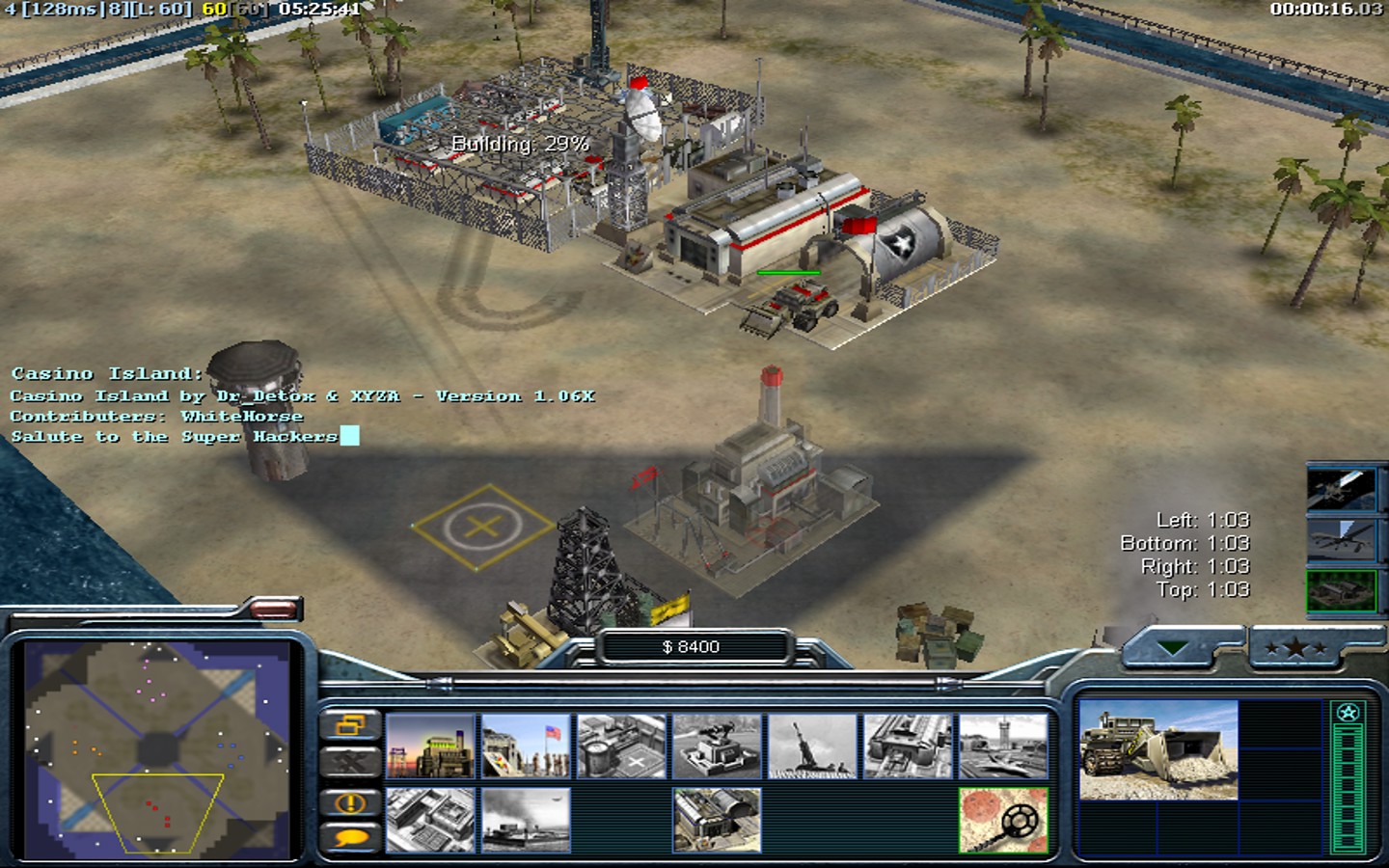Choose the Supply Center build icon
Viewport: 1389px width, 868px height.
pyautogui.click(x=621, y=746)
